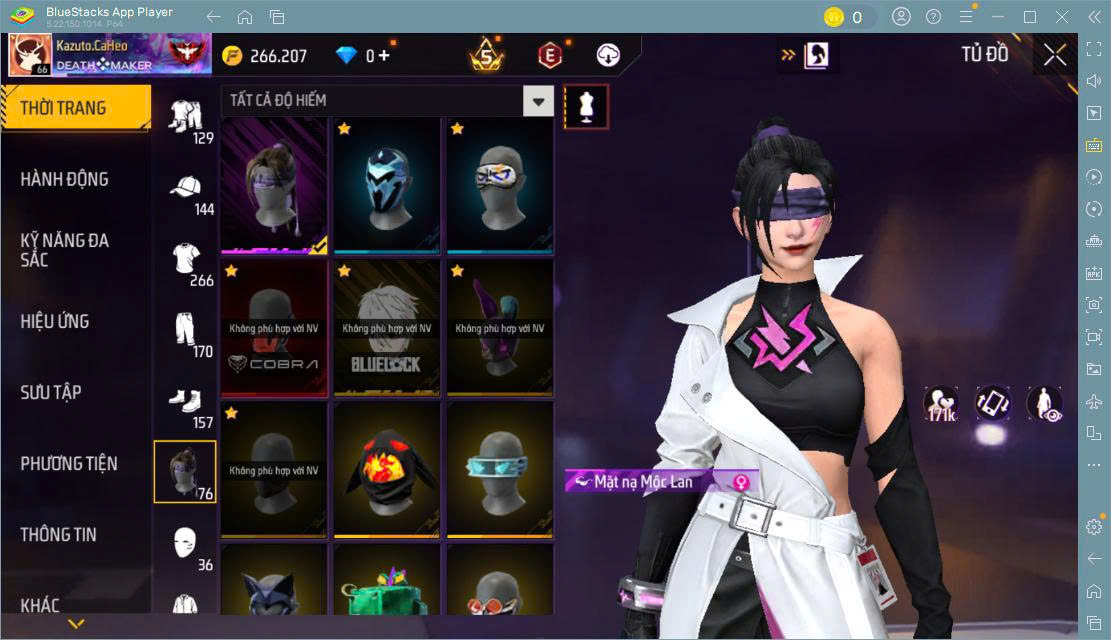Select the red flame black hood item
1111x640 pixels.
click(x=387, y=469)
